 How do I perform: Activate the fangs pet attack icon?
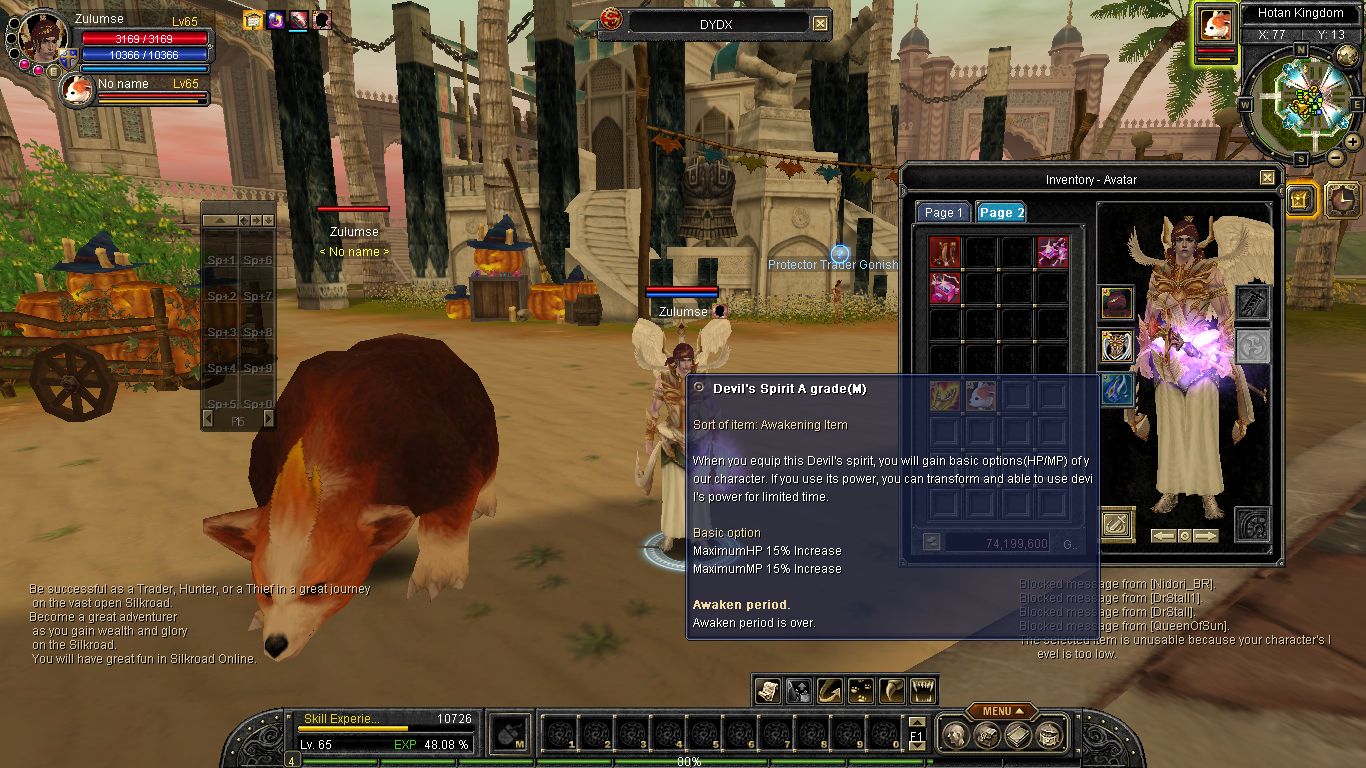pos(922,690)
